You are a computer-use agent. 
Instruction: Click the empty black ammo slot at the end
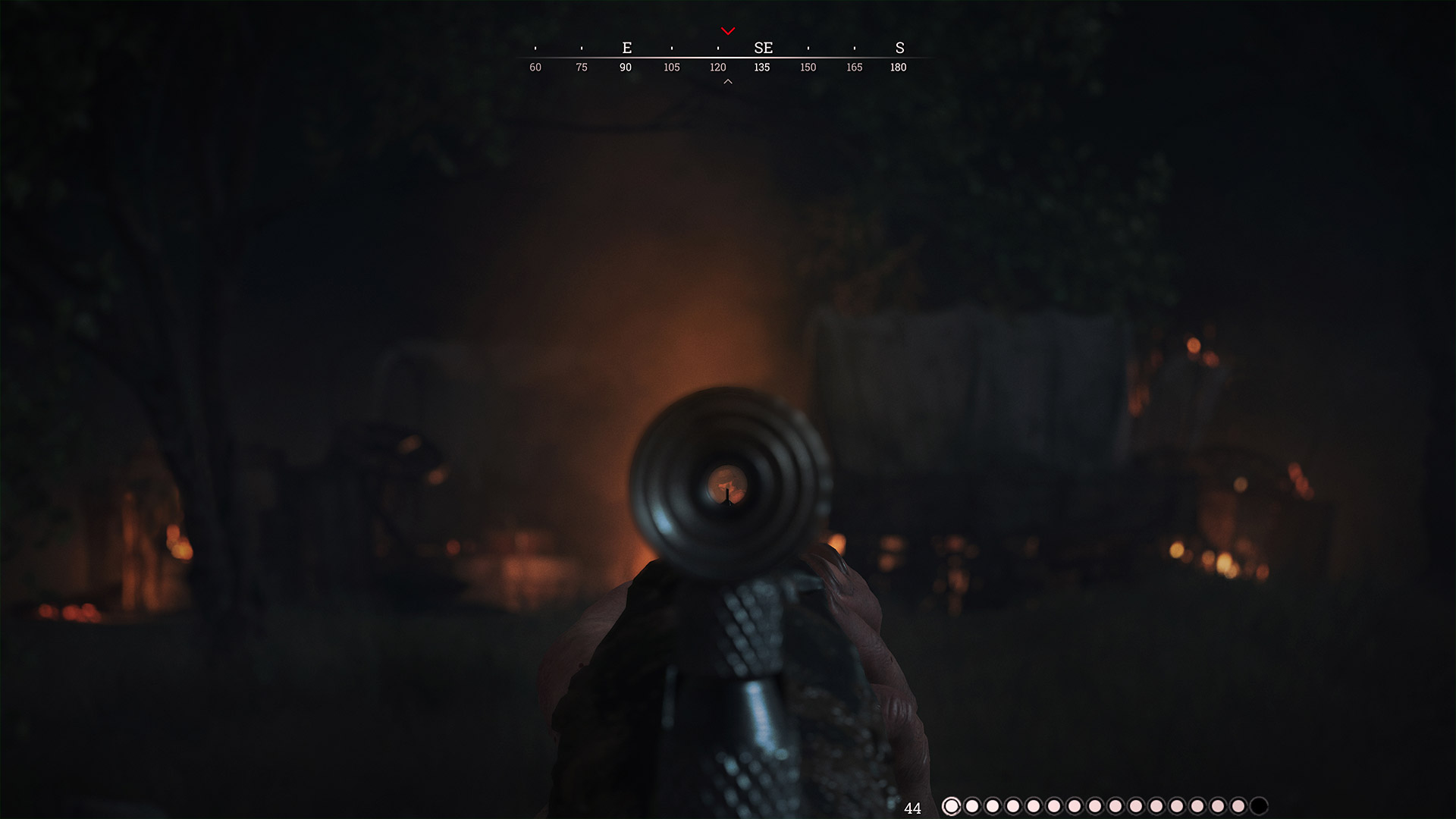click(1259, 807)
